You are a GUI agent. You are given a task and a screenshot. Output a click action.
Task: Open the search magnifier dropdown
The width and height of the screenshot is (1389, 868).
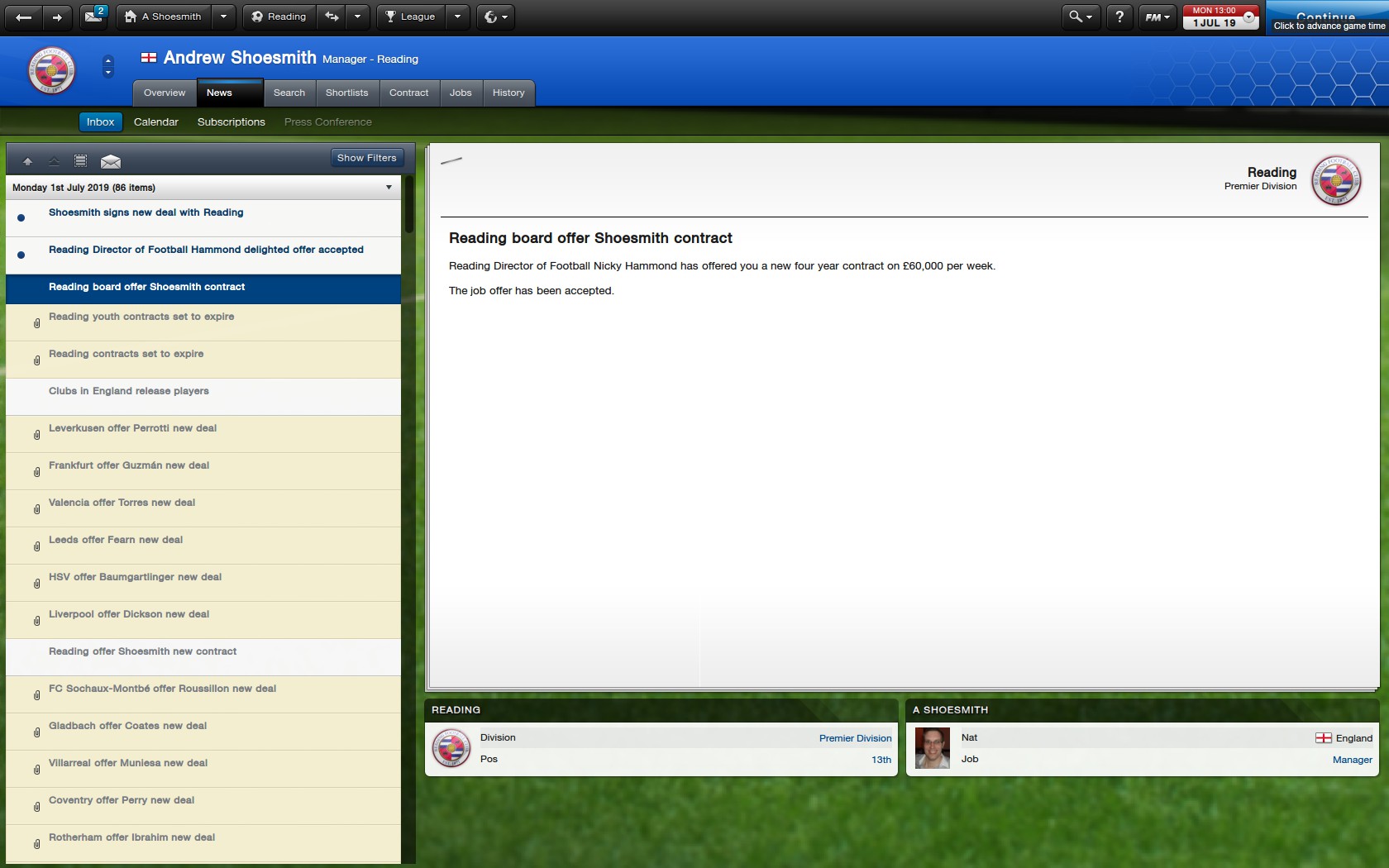(1080, 17)
